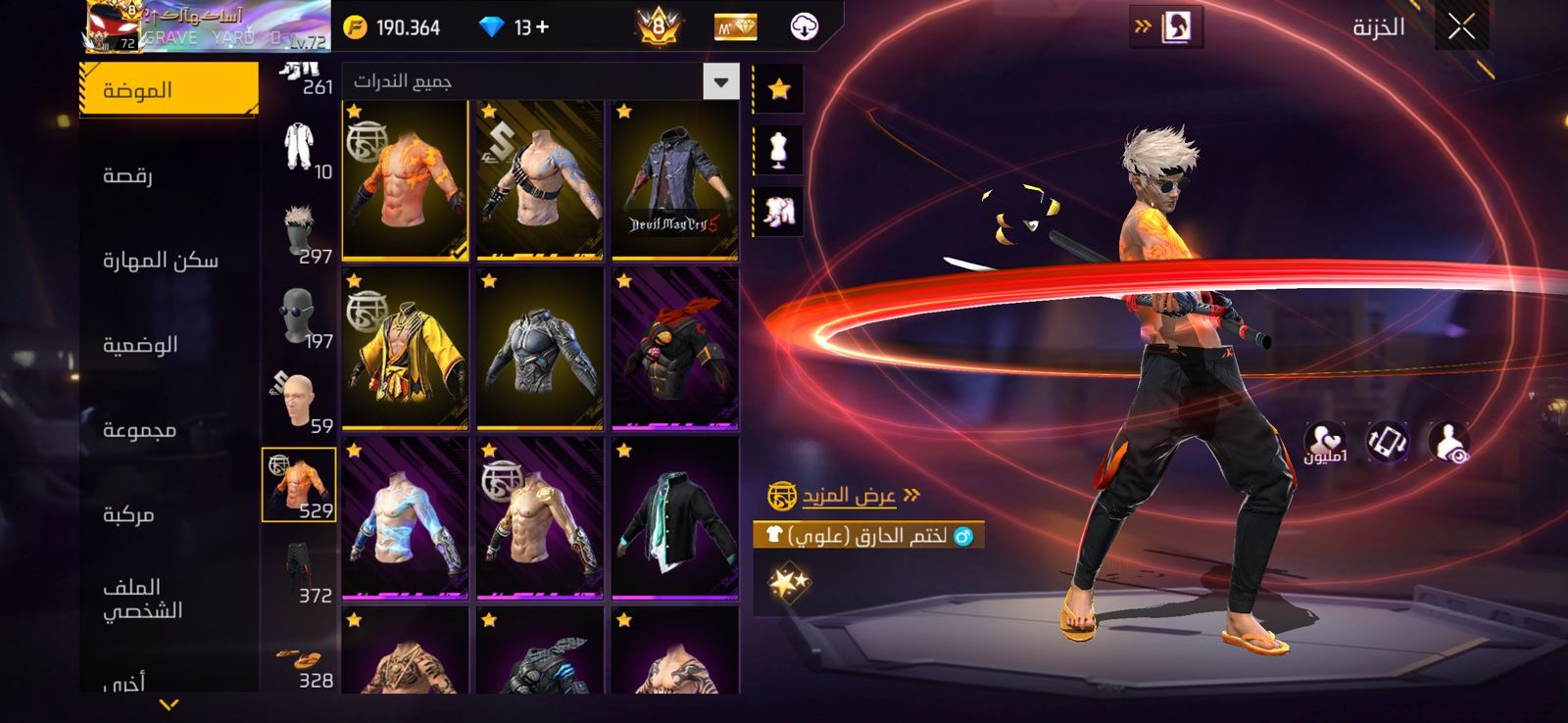
Task: Click the عرض المزيد view more link
Action: 849,496
